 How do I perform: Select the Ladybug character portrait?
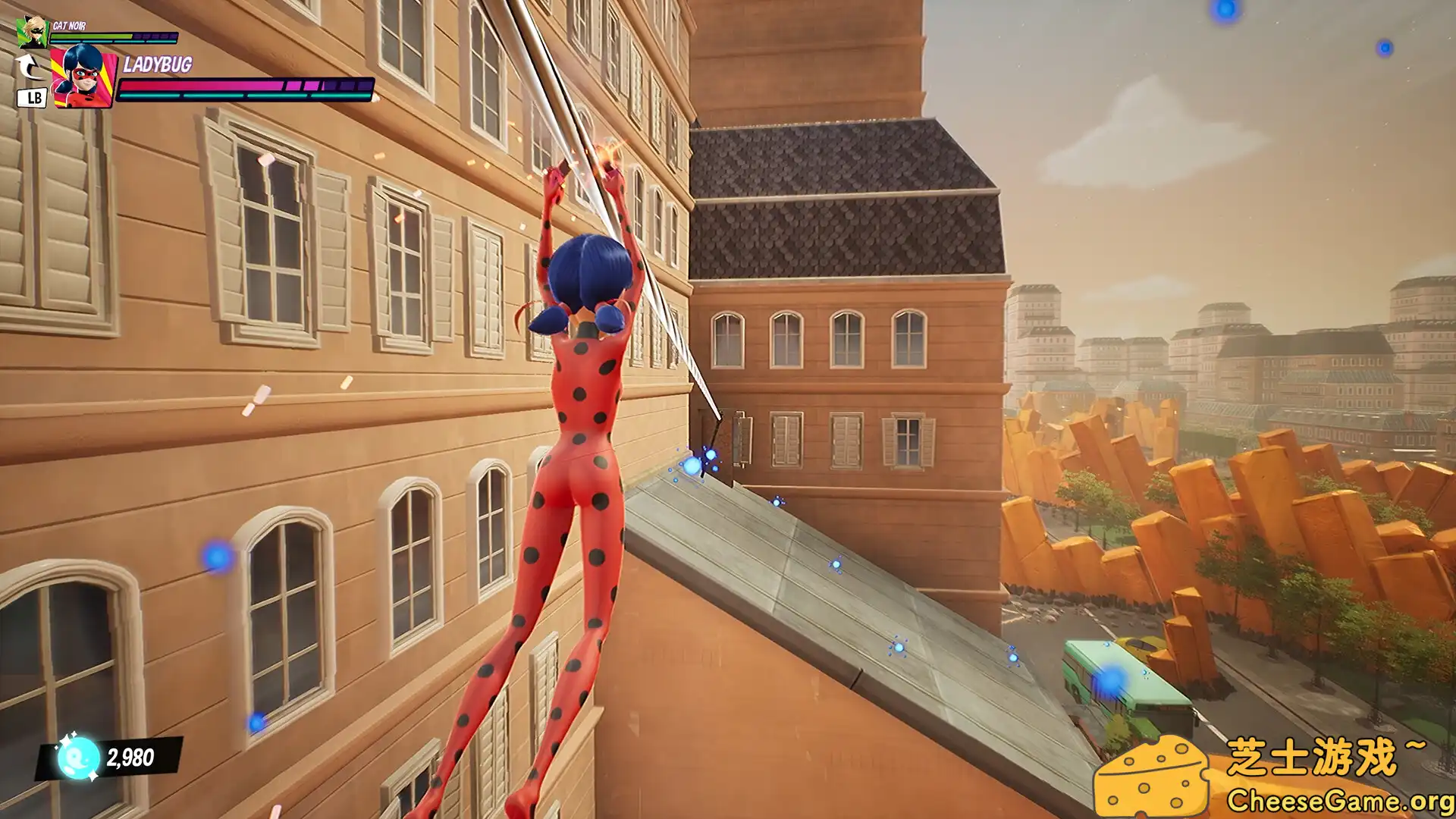tap(83, 76)
